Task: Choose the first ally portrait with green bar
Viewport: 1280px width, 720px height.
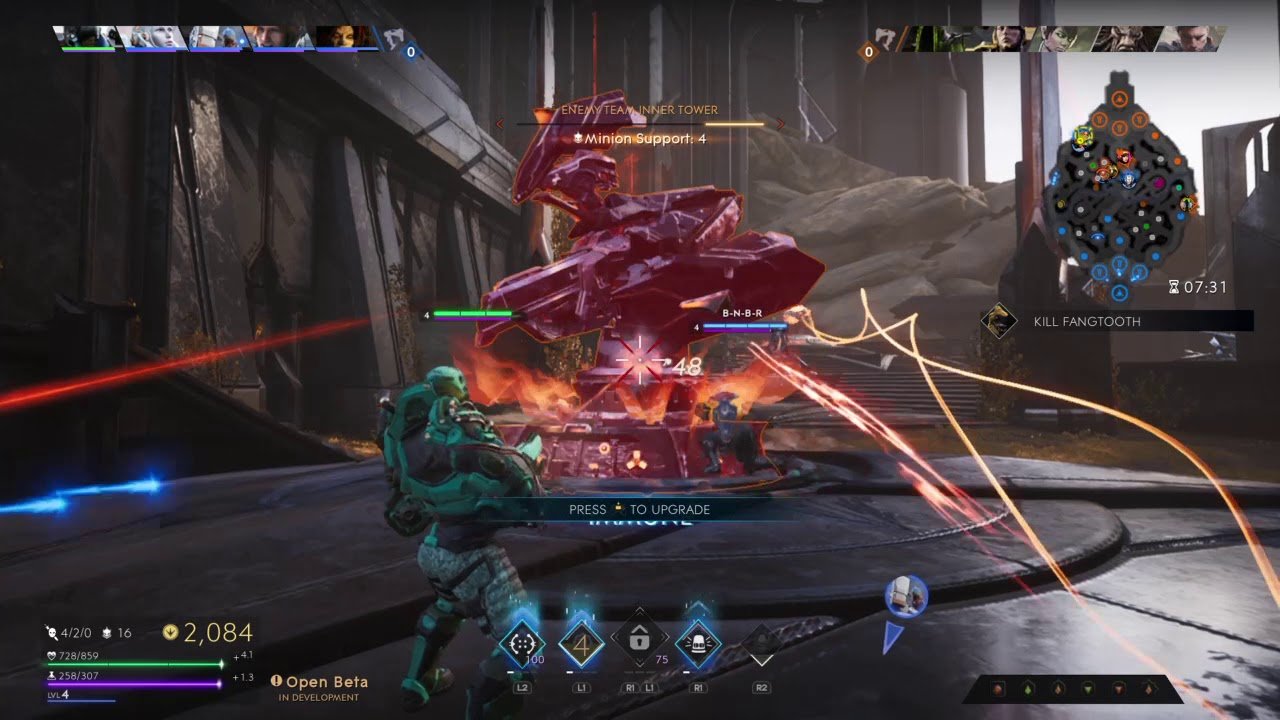Action: point(88,38)
